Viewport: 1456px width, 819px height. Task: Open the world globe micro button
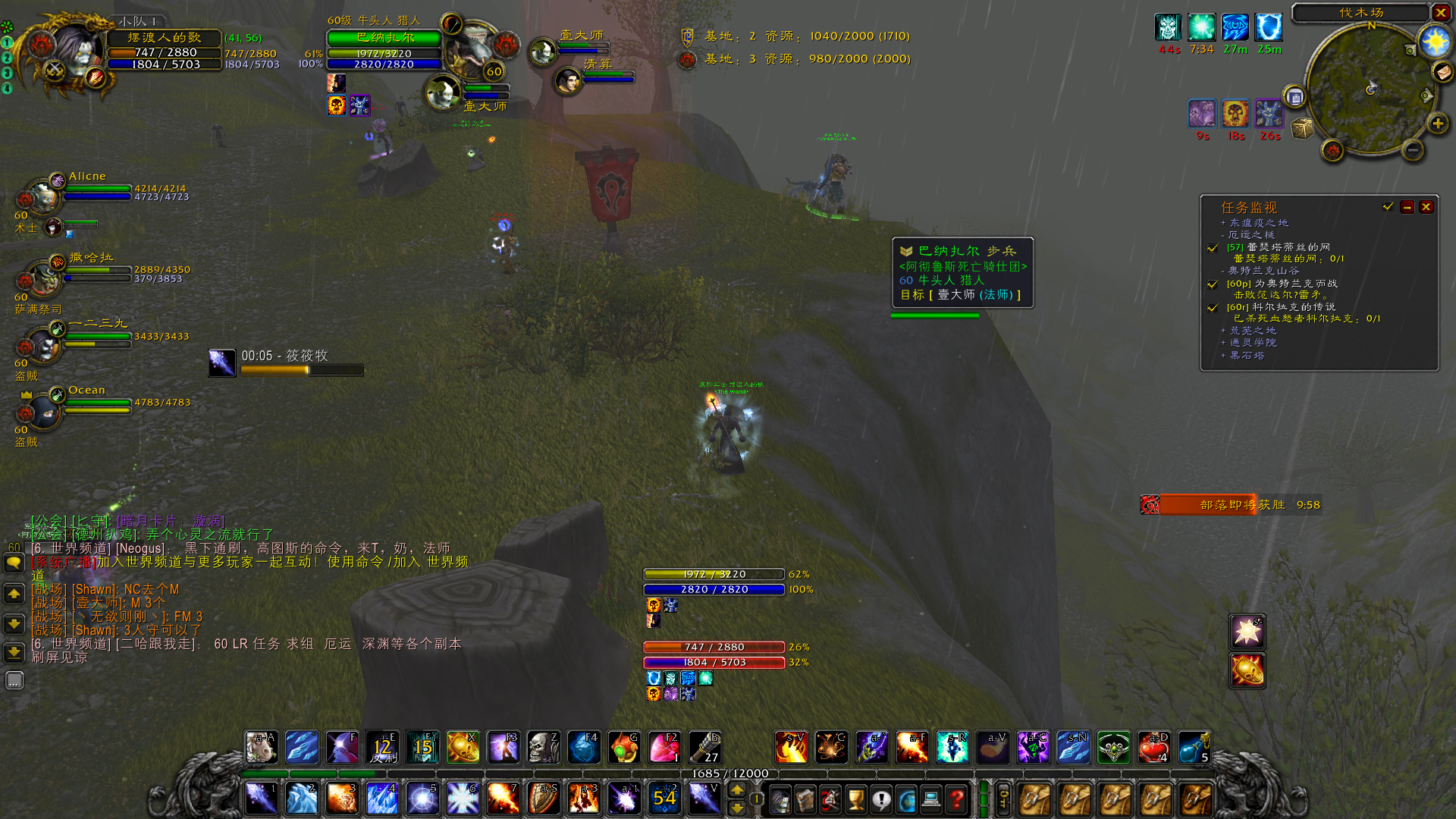click(x=906, y=799)
